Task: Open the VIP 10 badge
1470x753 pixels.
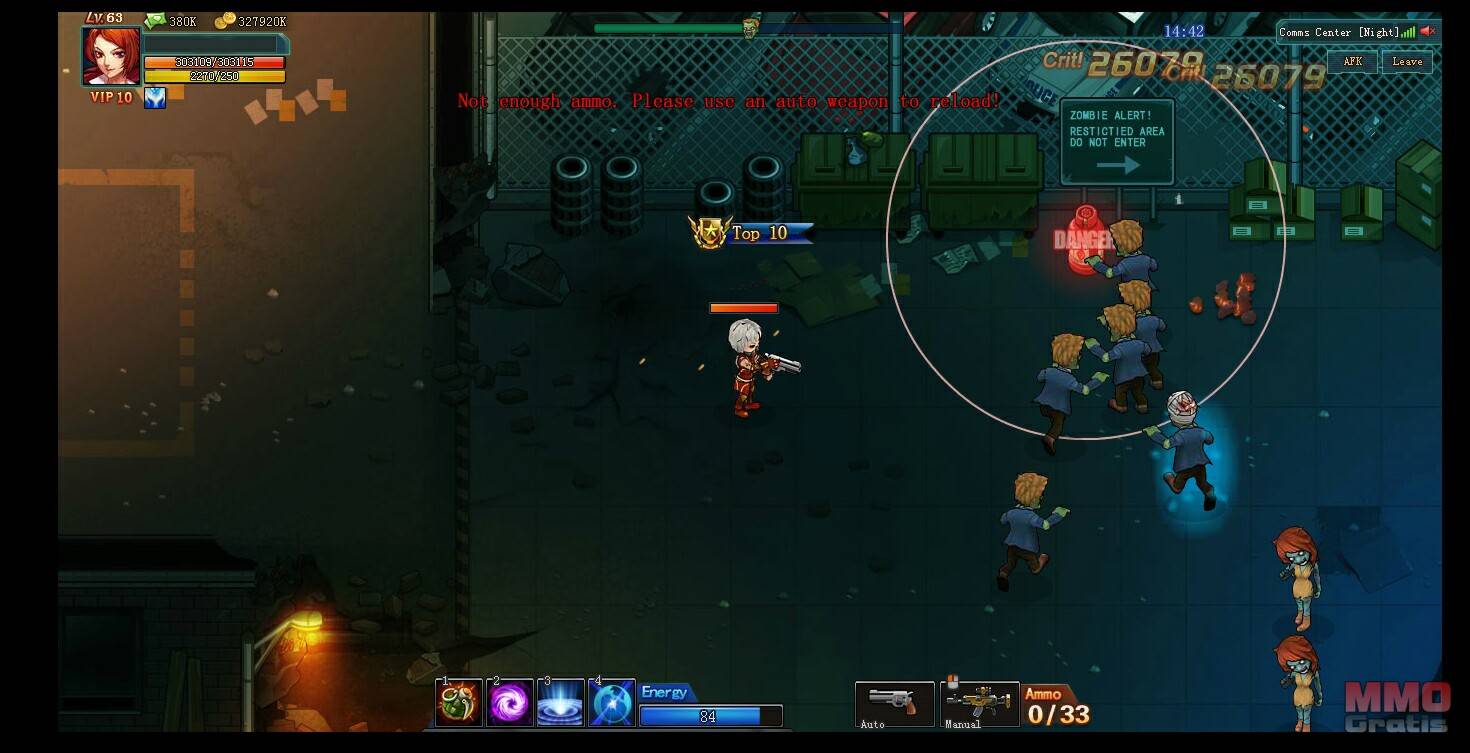Action: 111,97
